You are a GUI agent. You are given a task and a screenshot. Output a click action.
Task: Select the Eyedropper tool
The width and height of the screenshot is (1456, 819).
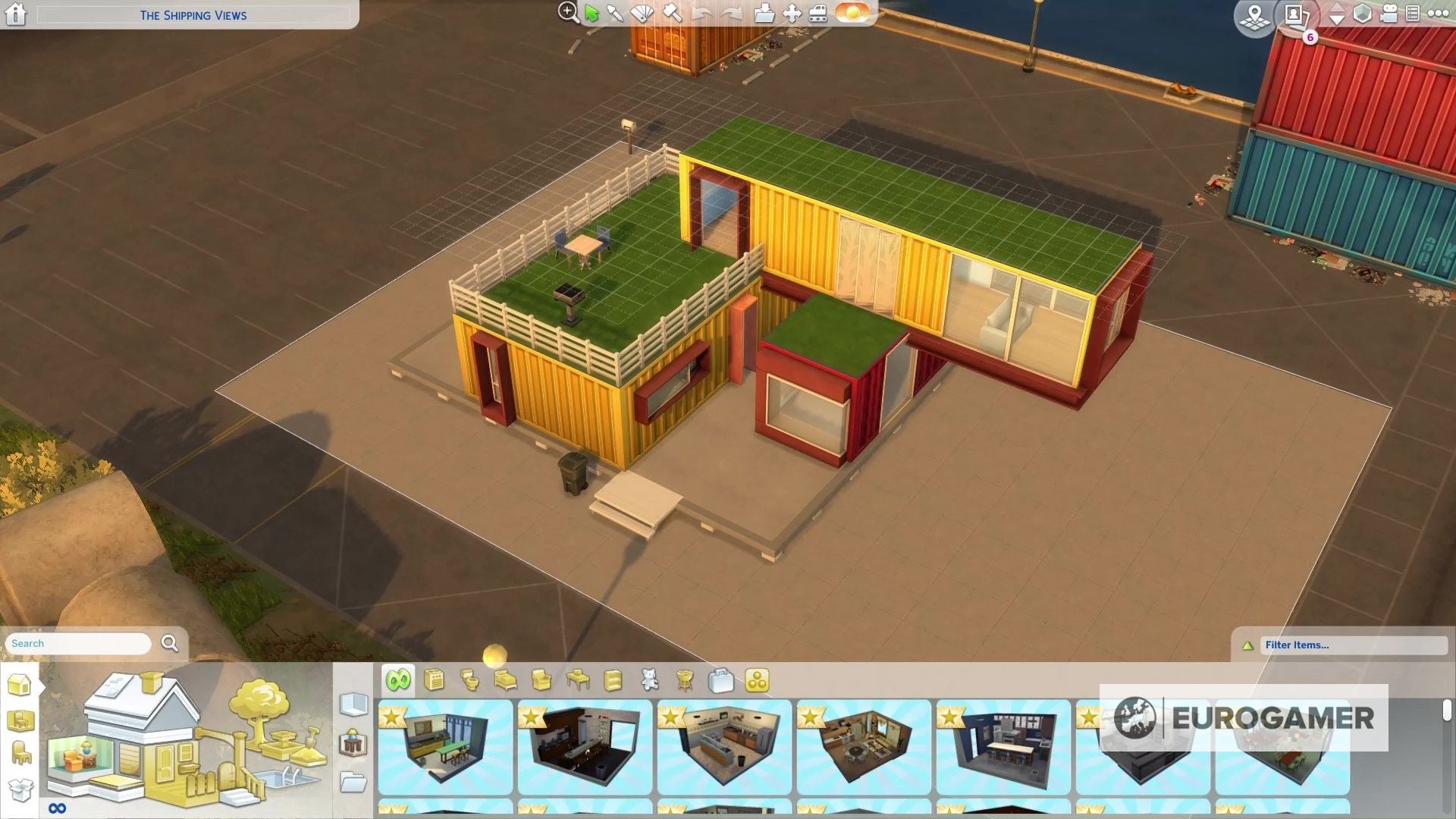[x=616, y=14]
